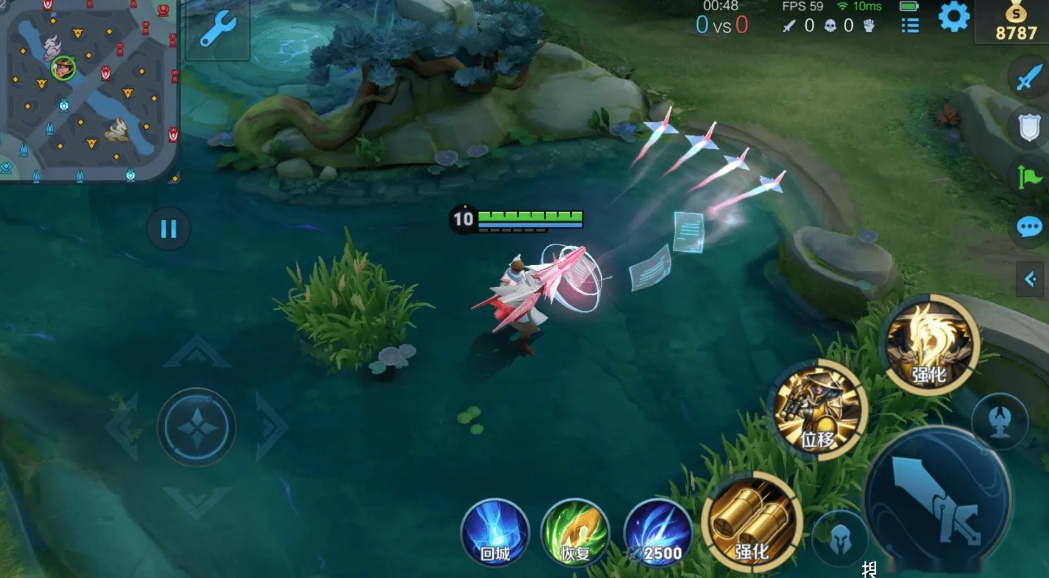Select the tower-target attack button
1049x578 pixels.
click(x=999, y=420)
